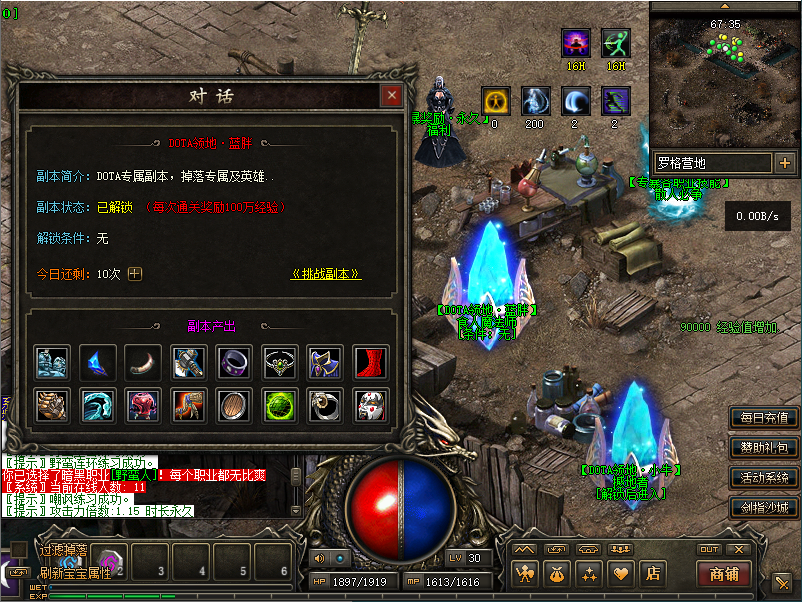Select the green orb reward icon
The image size is (802, 602).
click(x=280, y=404)
